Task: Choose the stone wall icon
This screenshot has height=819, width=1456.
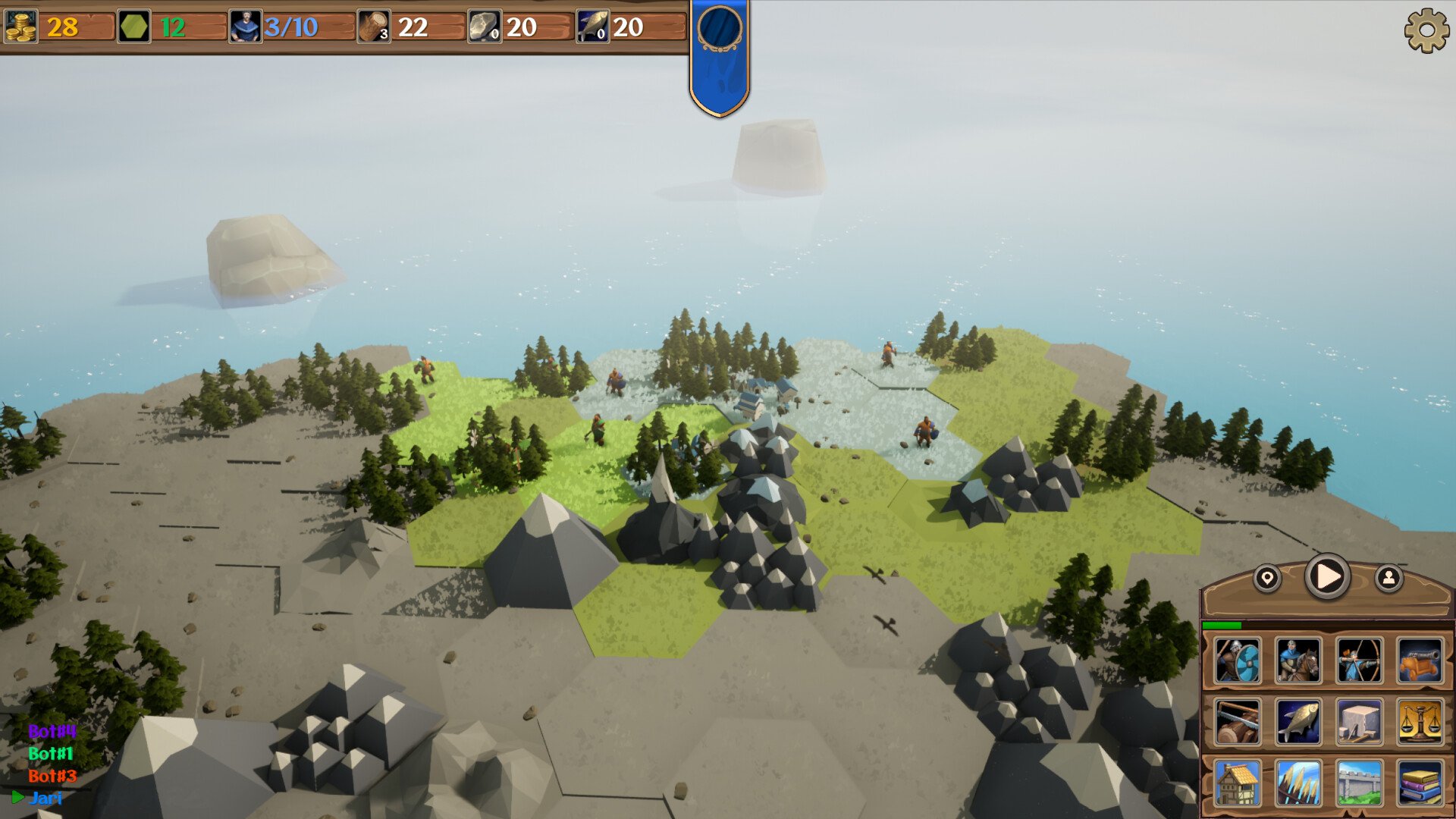Action: point(1359,783)
